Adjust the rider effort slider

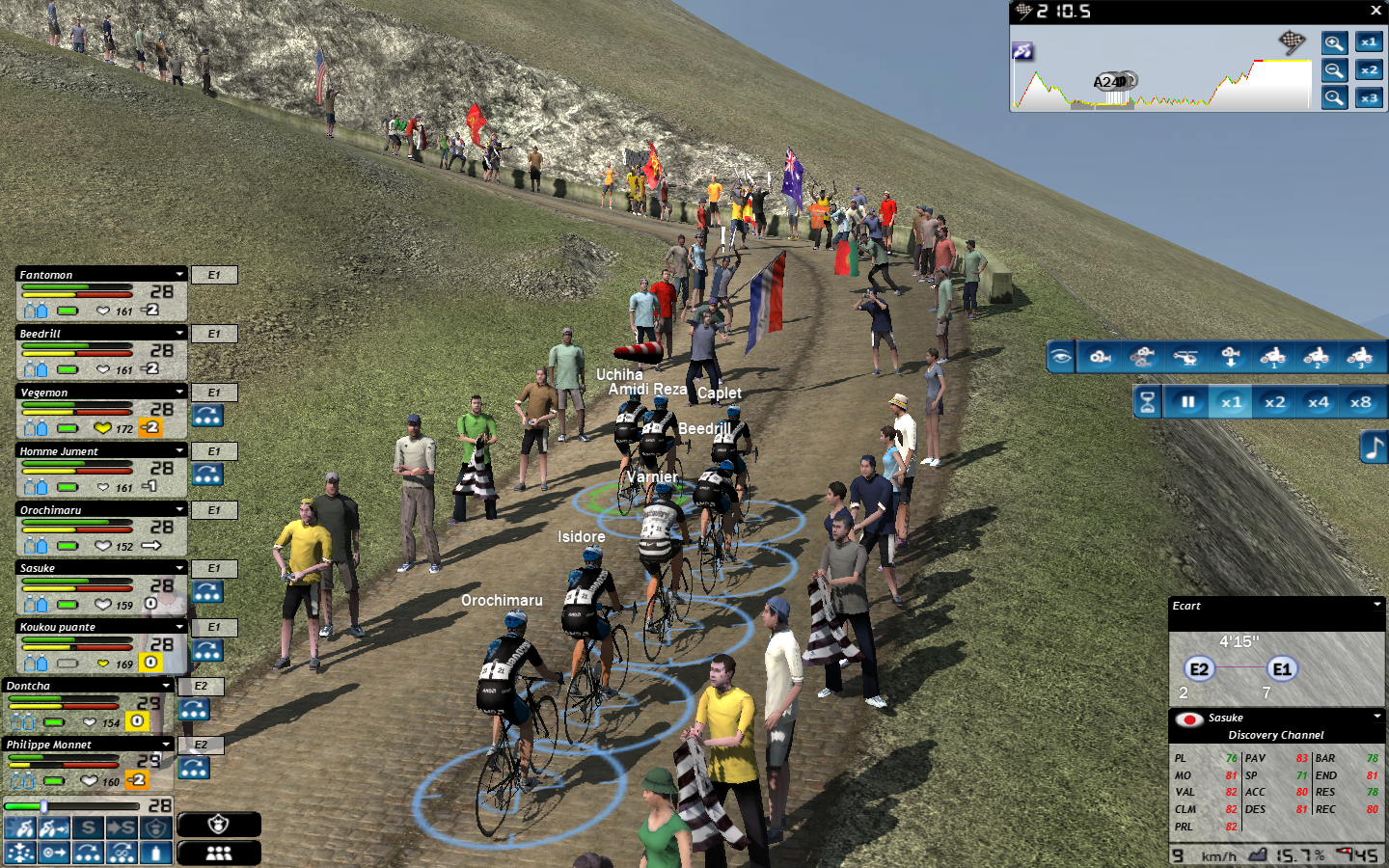[x=43, y=805]
